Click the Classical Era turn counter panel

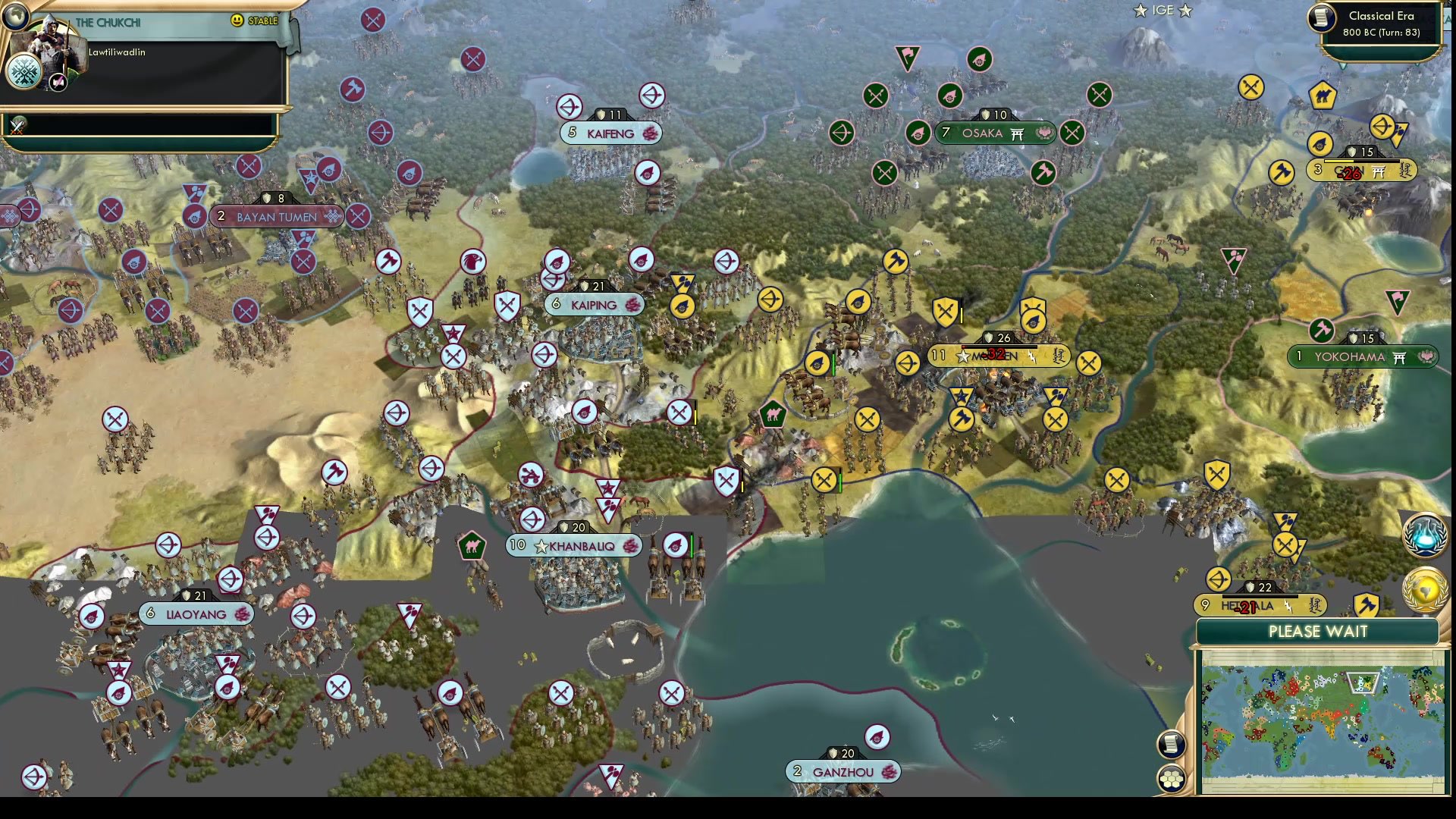[x=1379, y=24]
